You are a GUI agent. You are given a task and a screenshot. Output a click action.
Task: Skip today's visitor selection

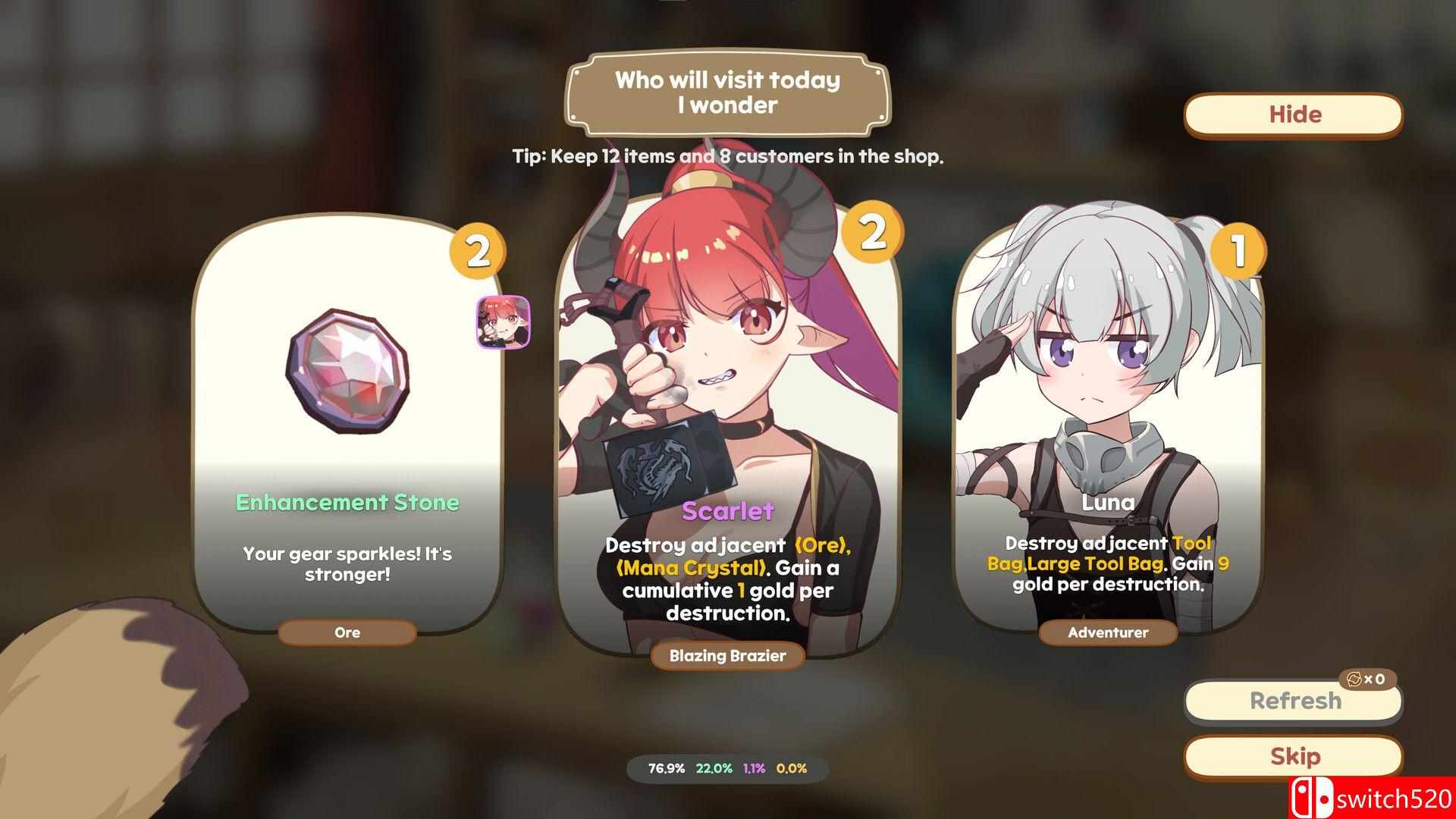[x=1293, y=756]
